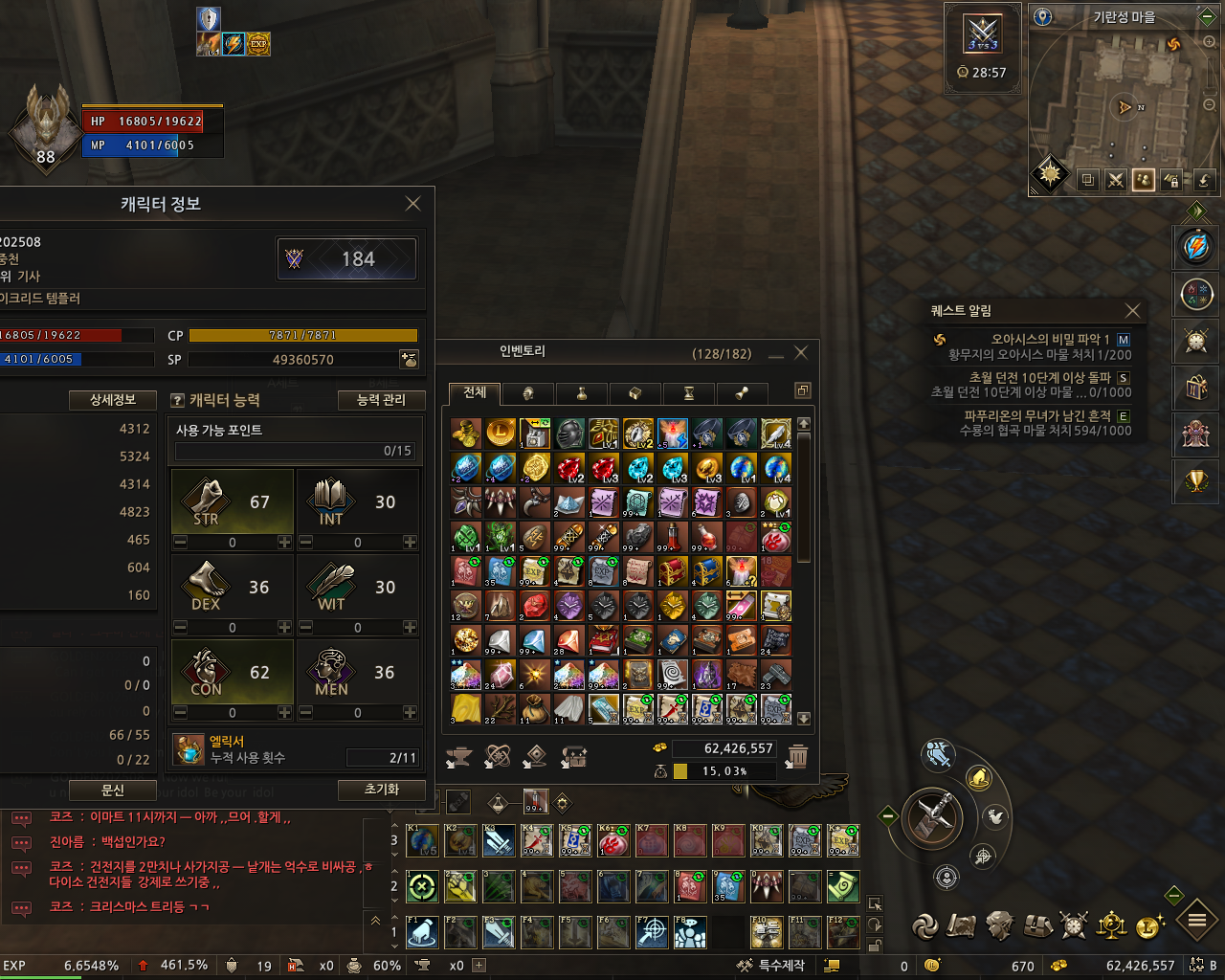Toggle the padlock UI lock icon under minimap

point(1171,180)
